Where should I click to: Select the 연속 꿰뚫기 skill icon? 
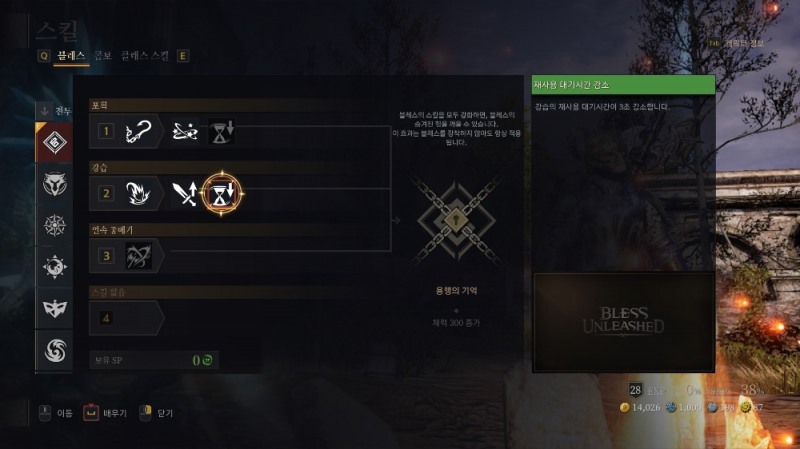(x=139, y=255)
